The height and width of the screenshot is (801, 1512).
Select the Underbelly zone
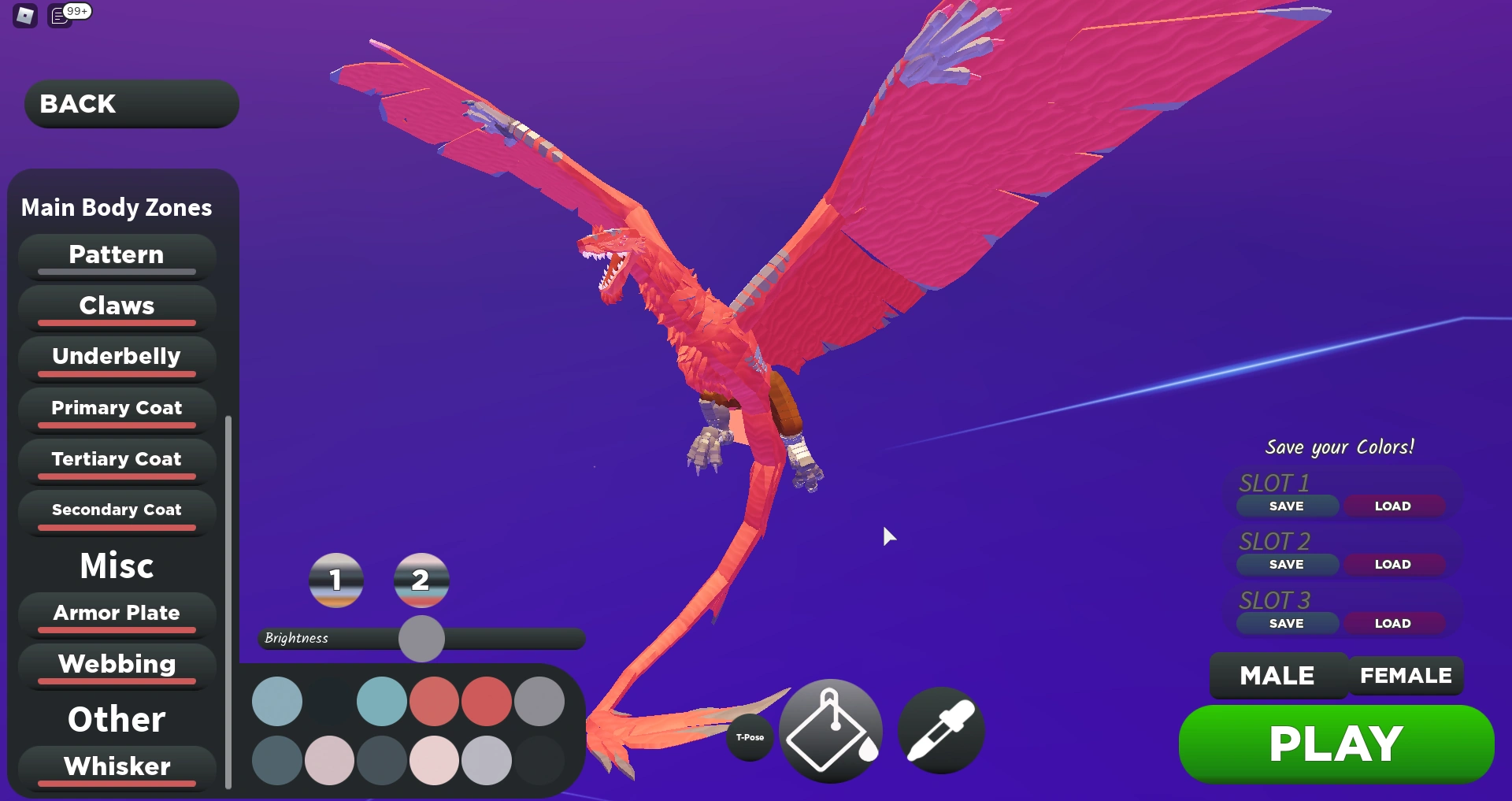(x=116, y=356)
